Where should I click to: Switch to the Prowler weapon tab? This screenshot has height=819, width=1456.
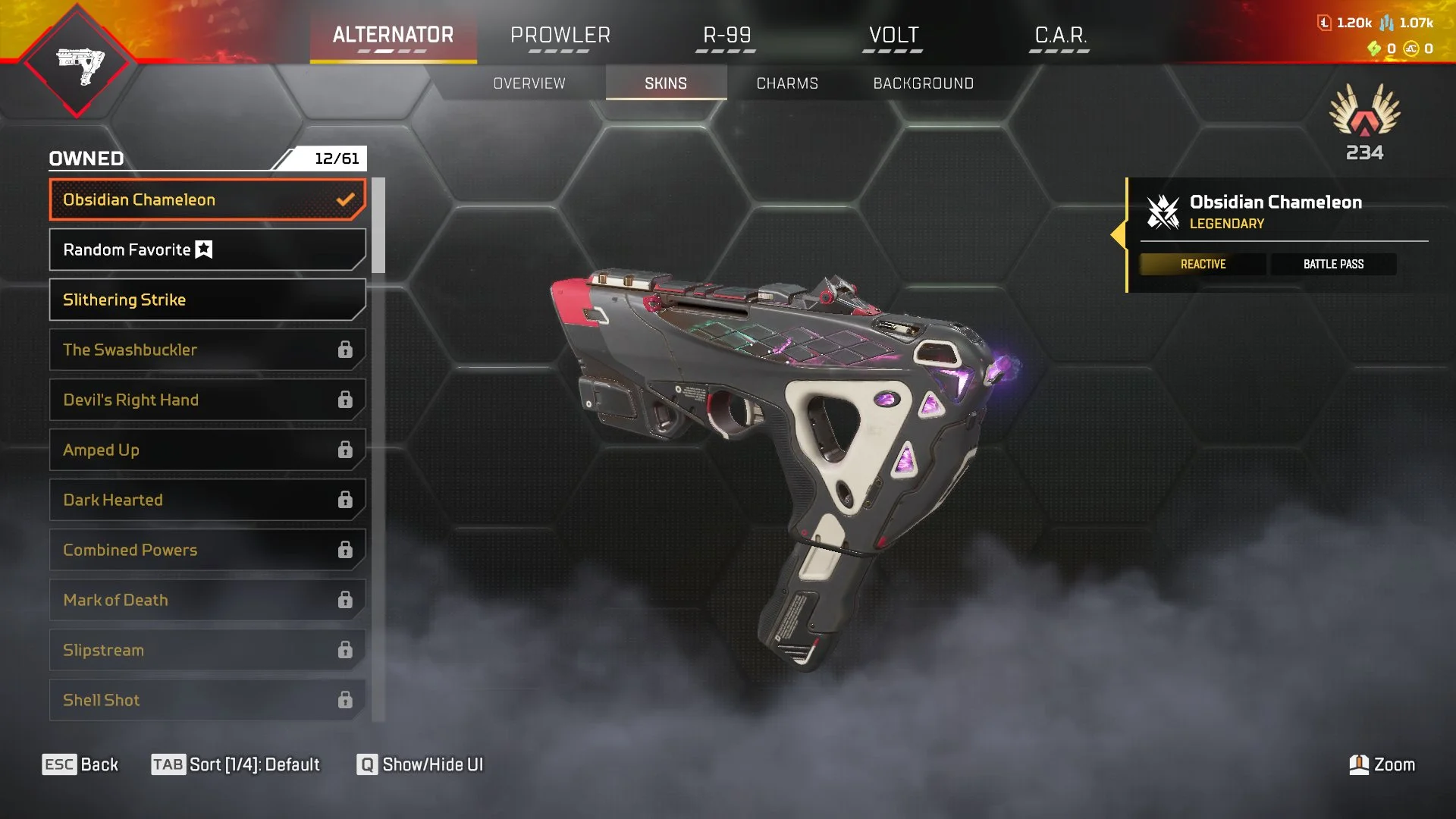click(x=560, y=36)
